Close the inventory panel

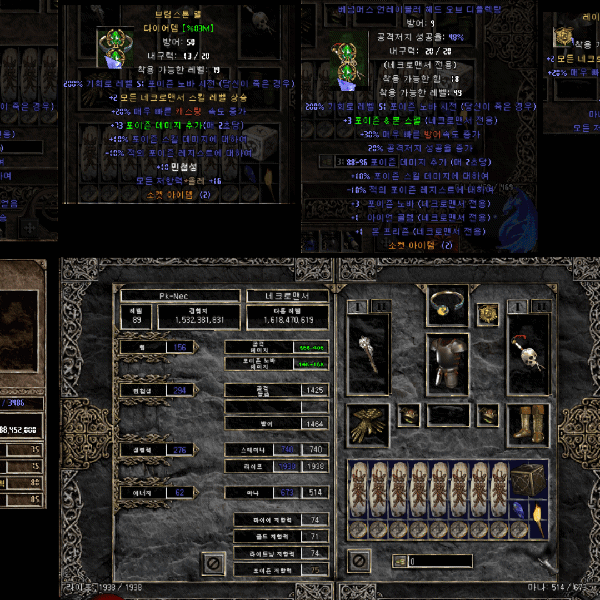click(360, 562)
